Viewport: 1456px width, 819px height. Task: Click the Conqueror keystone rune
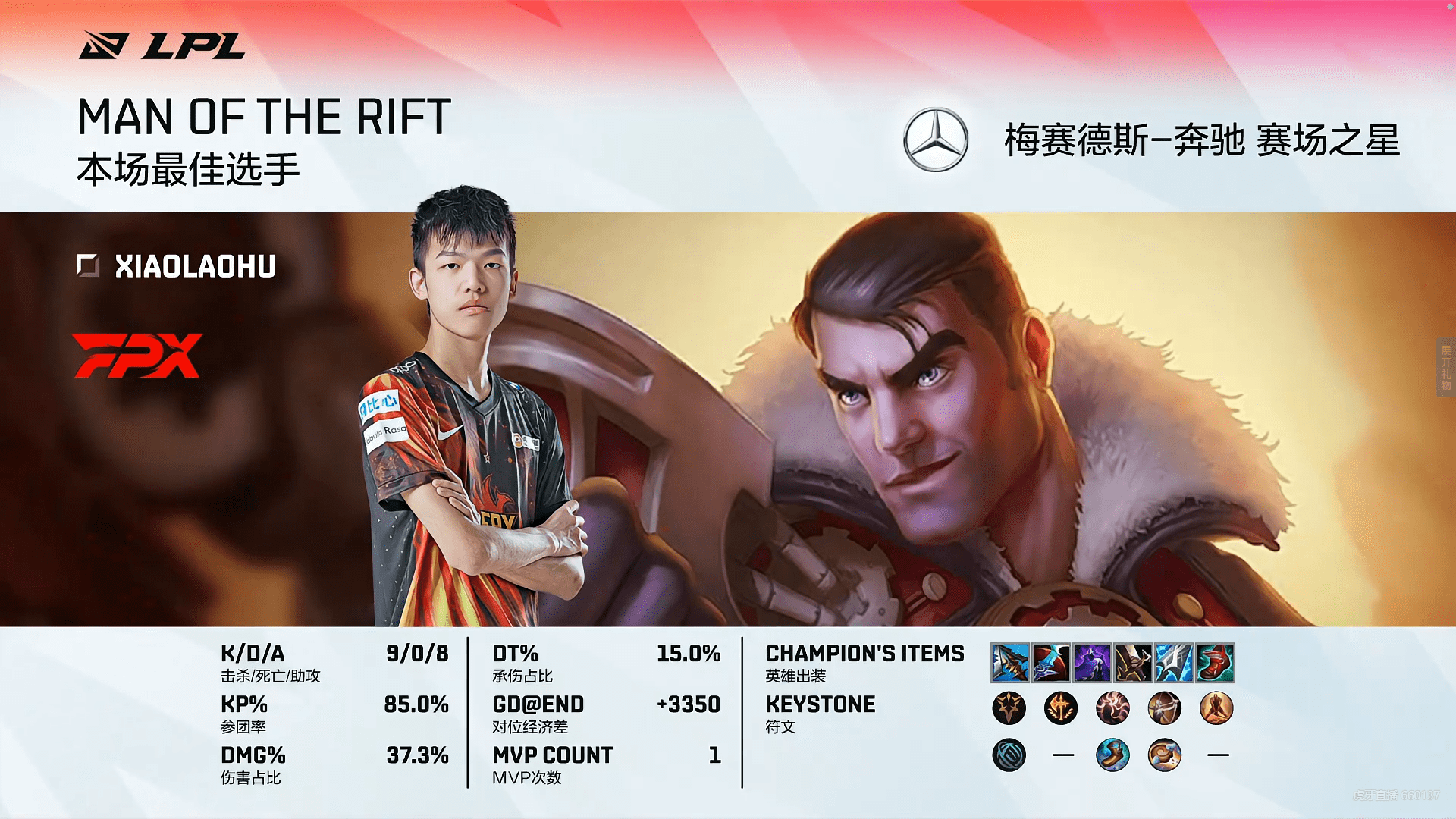tap(1060, 708)
